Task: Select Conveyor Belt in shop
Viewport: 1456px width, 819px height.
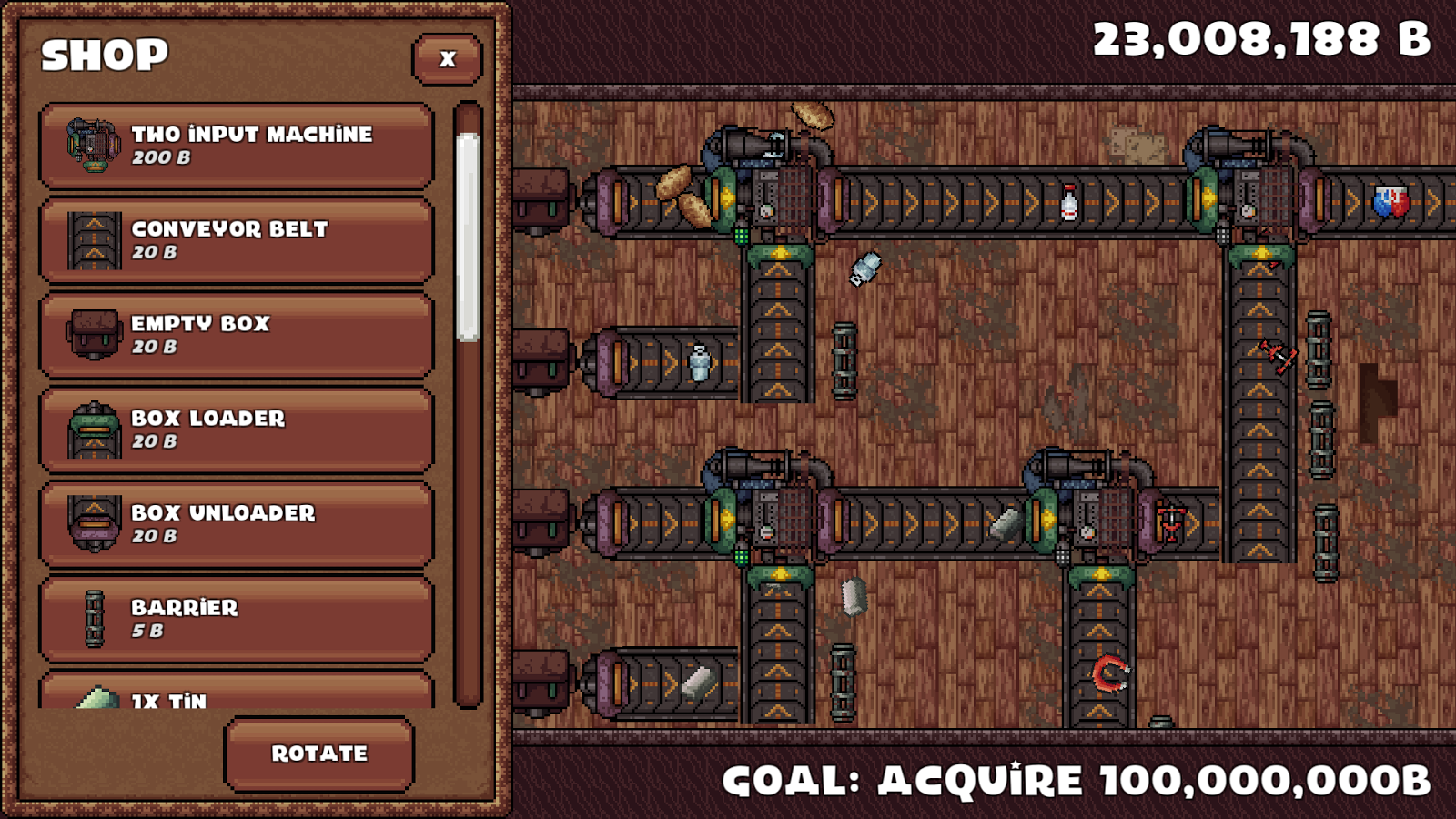Action: click(x=236, y=240)
